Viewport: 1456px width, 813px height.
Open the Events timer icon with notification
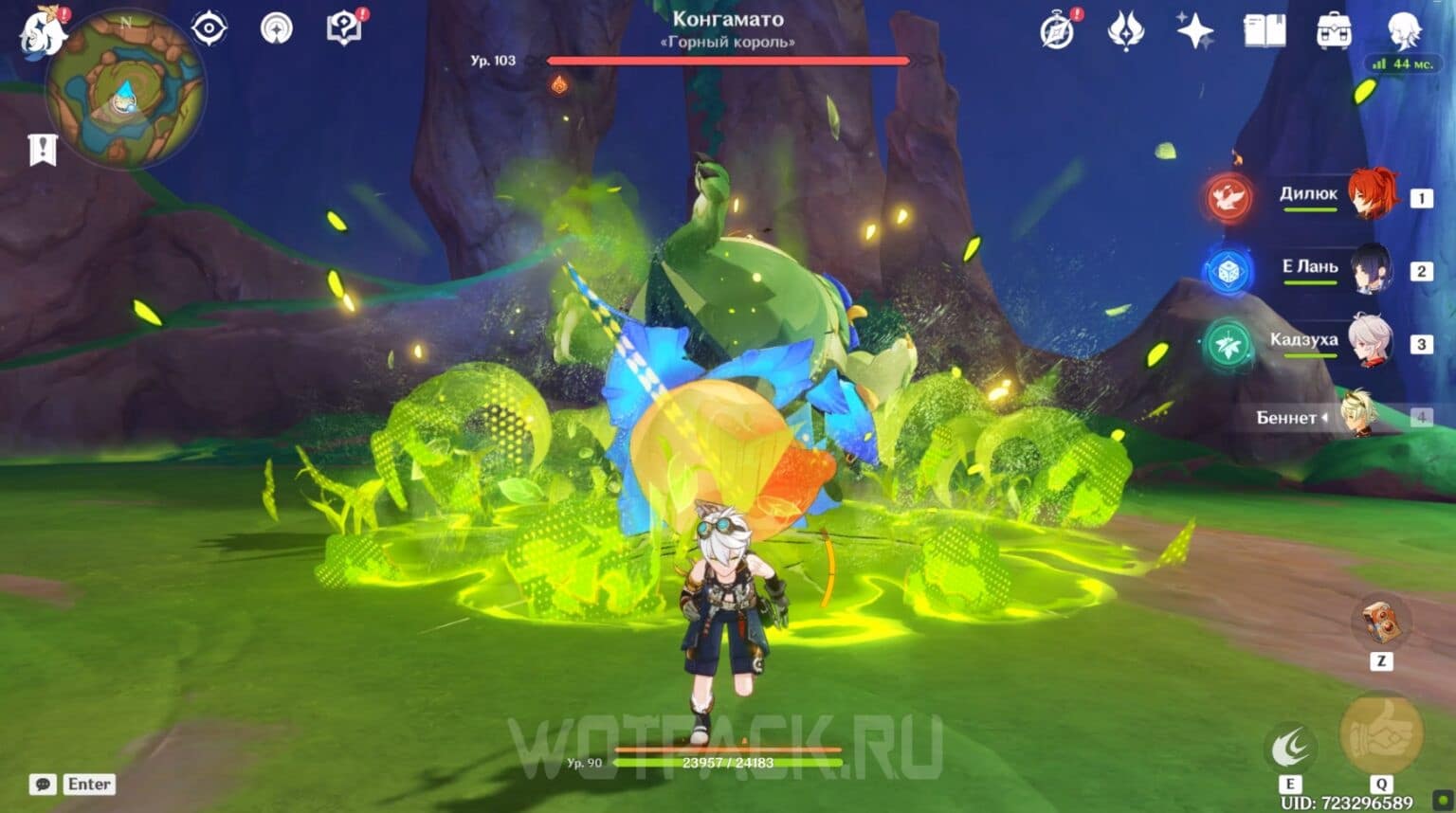(1055, 31)
